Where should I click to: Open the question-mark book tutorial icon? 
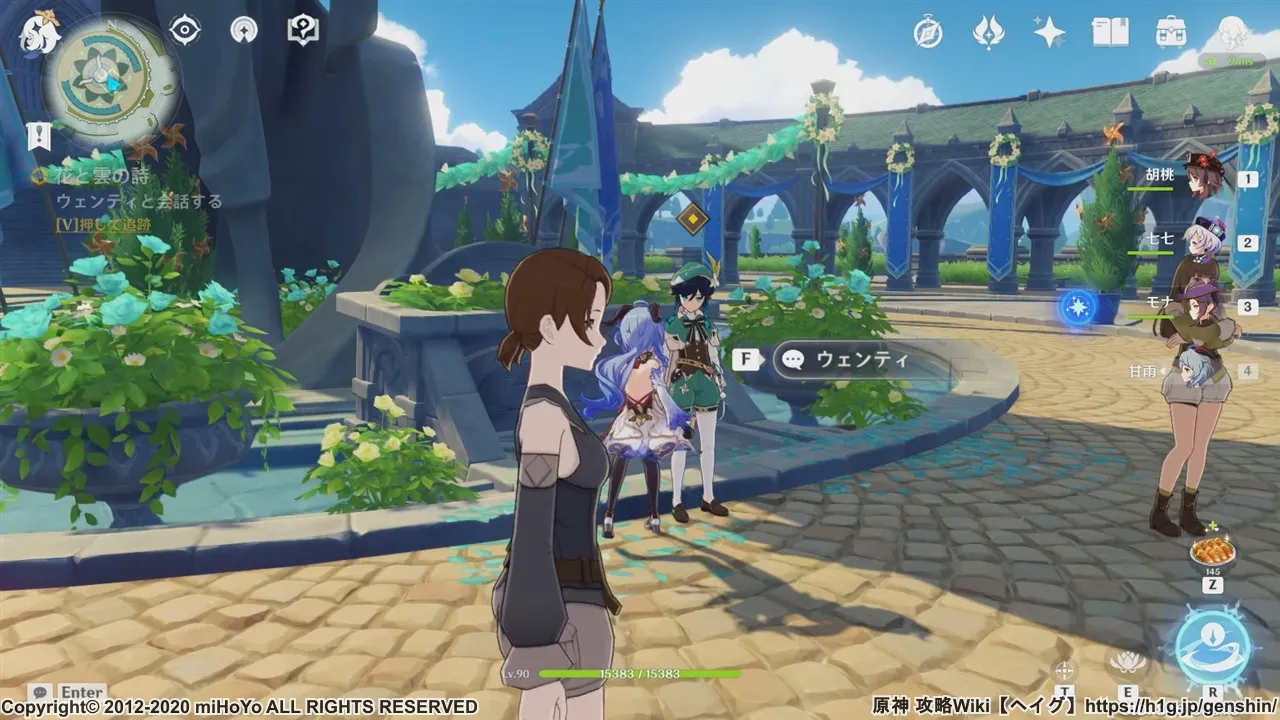302,31
